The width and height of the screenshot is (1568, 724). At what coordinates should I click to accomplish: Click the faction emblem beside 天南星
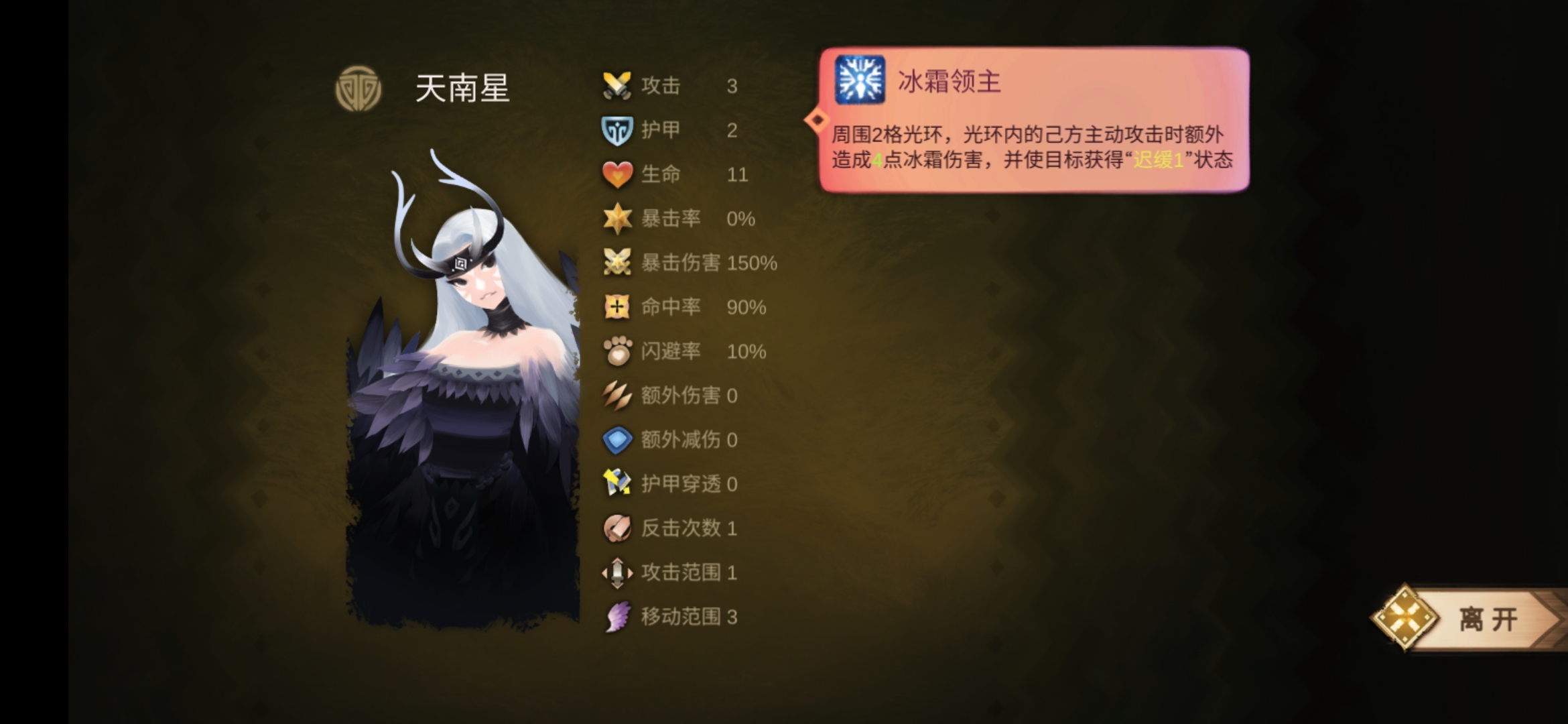[x=358, y=88]
